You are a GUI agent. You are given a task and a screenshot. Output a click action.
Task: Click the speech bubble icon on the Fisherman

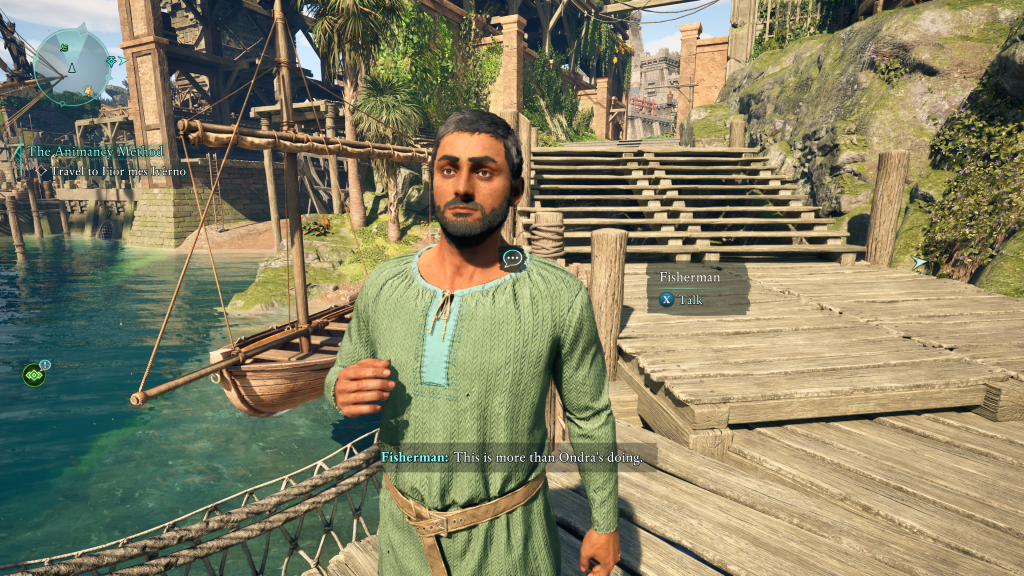coord(514,259)
